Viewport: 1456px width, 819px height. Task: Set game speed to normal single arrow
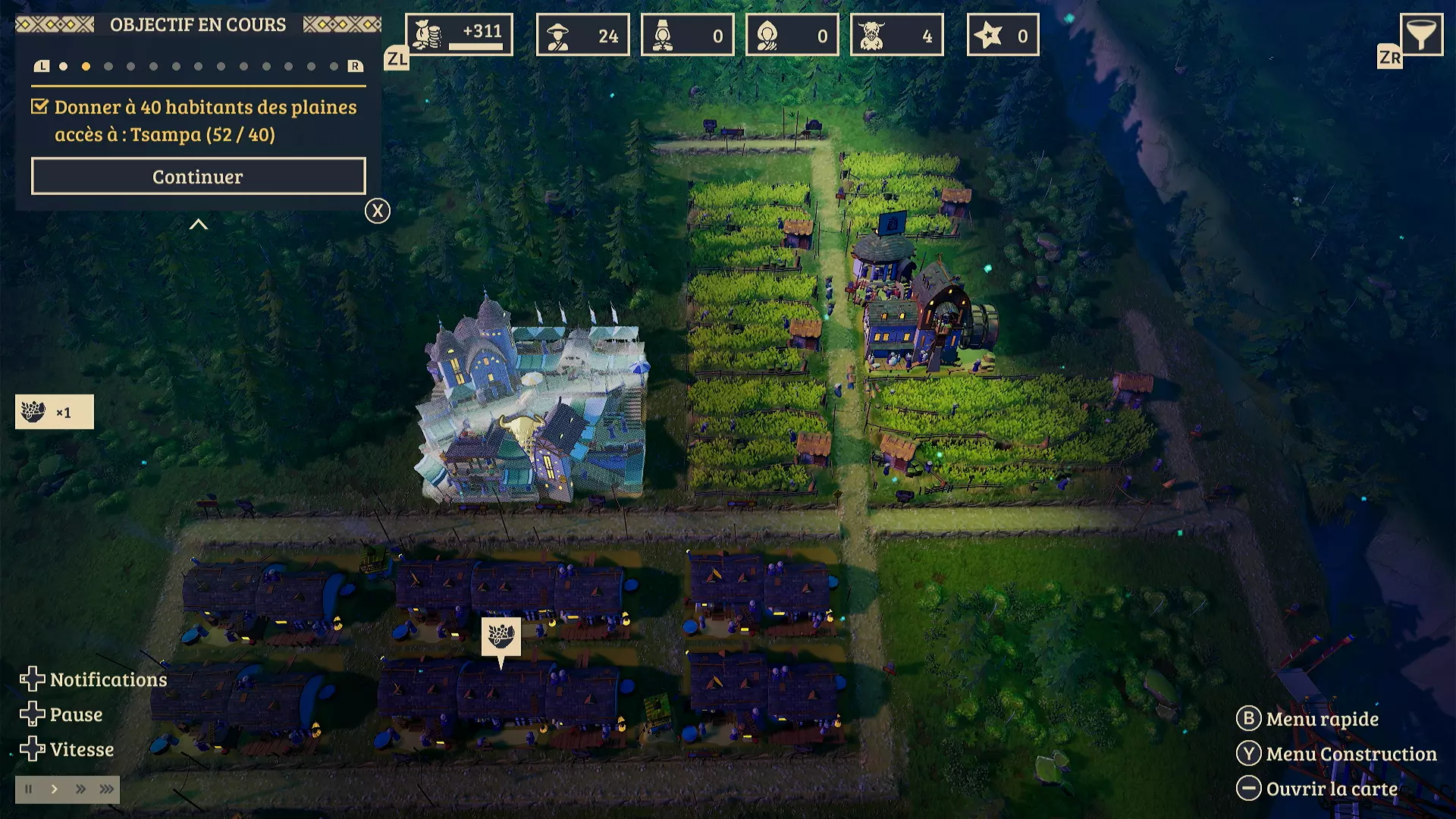tap(55, 789)
